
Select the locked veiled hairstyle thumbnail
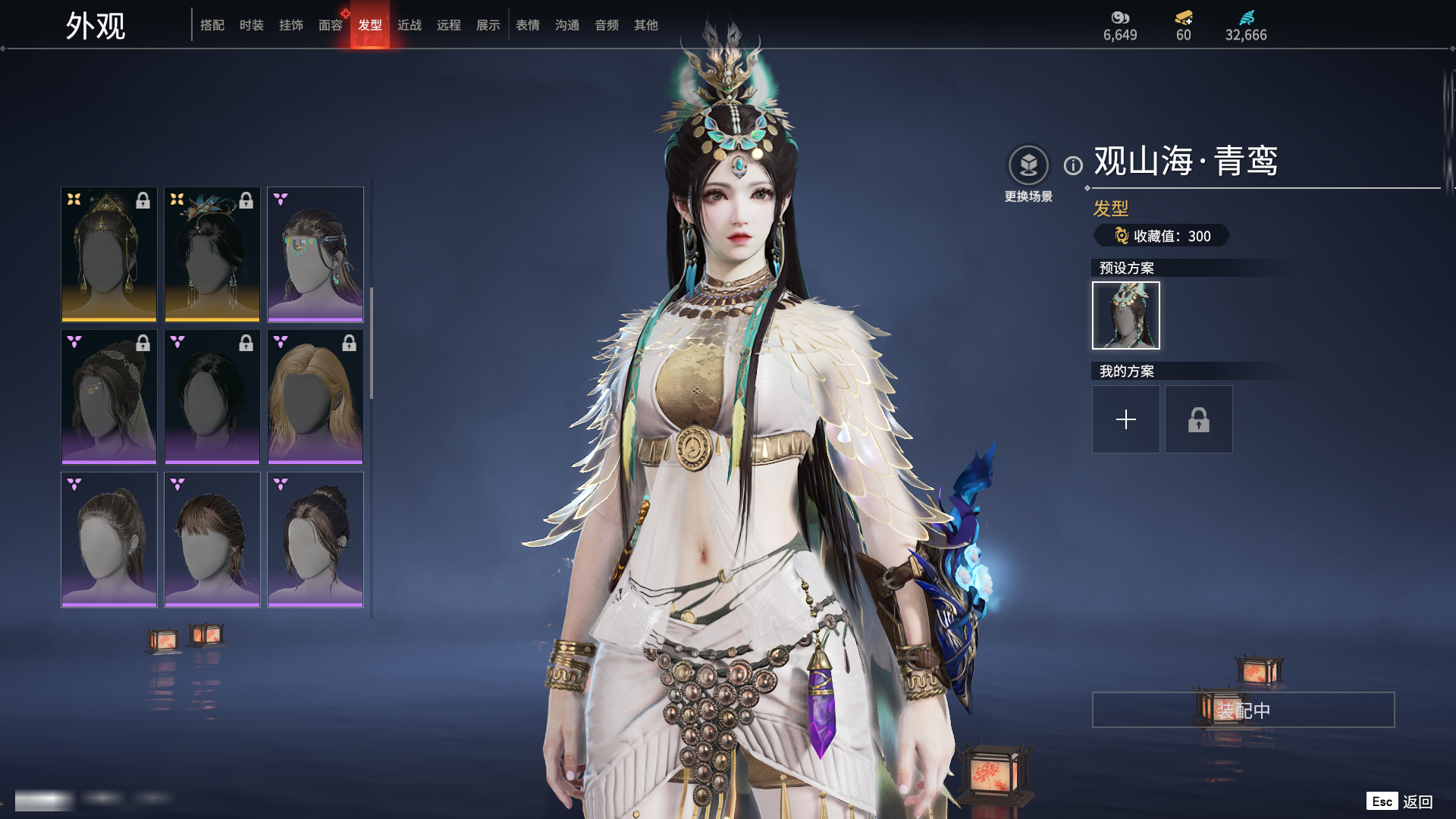click(109, 397)
